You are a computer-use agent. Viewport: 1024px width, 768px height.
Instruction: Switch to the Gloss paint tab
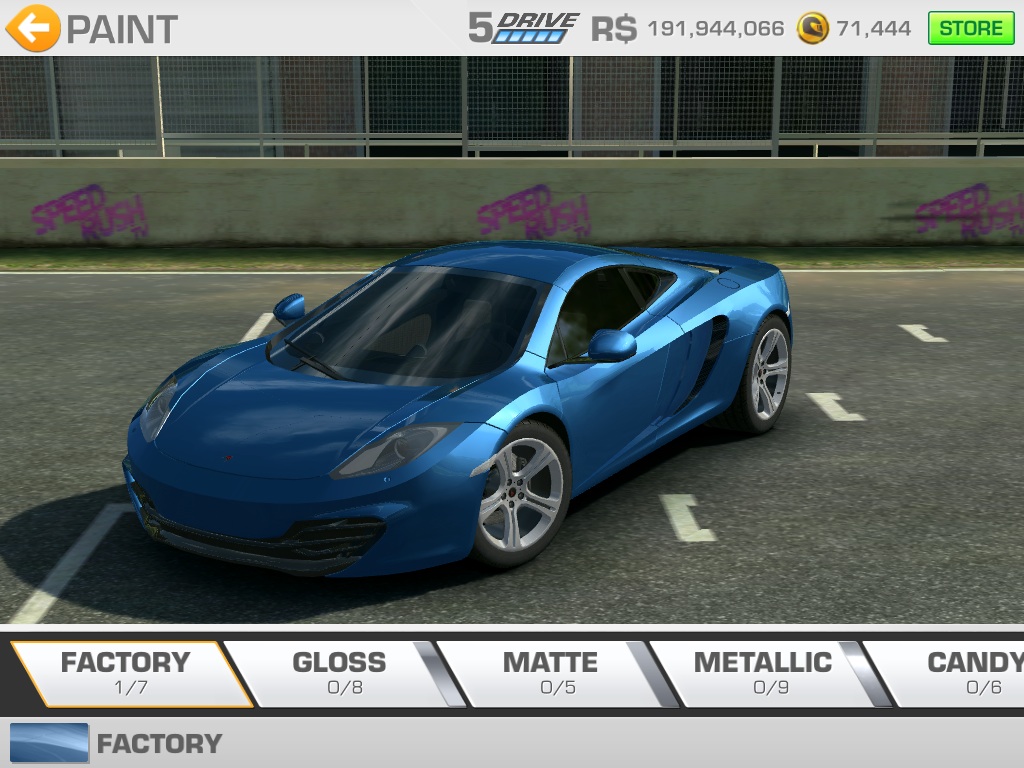click(x=338, y=673)
